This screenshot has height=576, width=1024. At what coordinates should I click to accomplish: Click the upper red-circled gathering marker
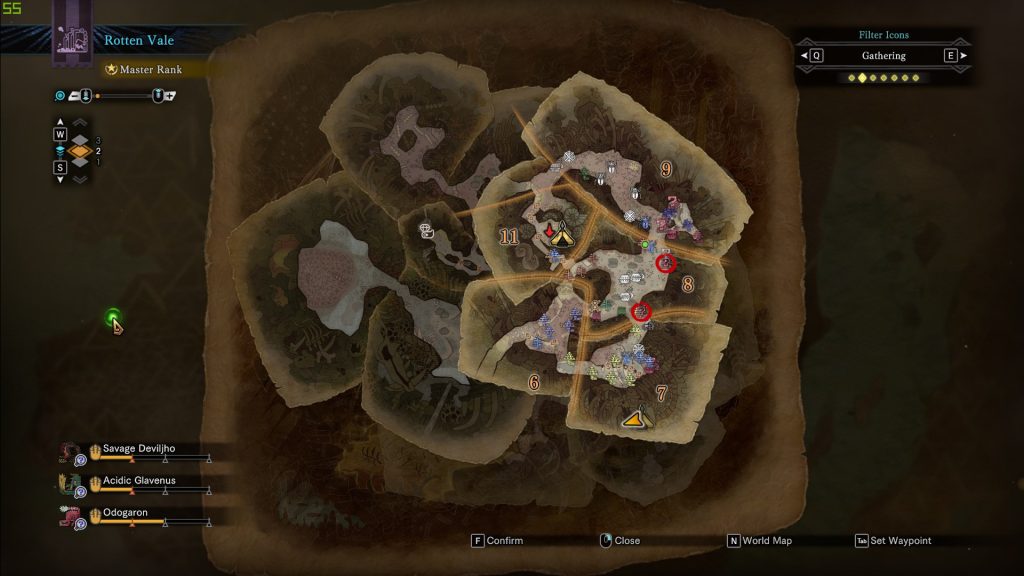click(x=666, y=263)
